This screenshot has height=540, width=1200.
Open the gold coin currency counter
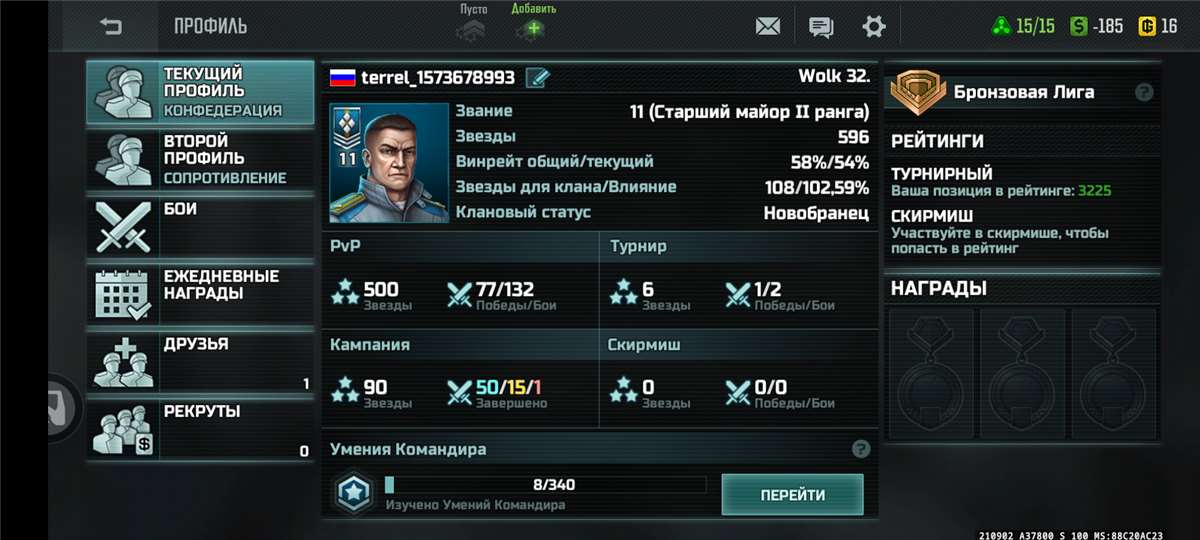tap(1157, 26)
